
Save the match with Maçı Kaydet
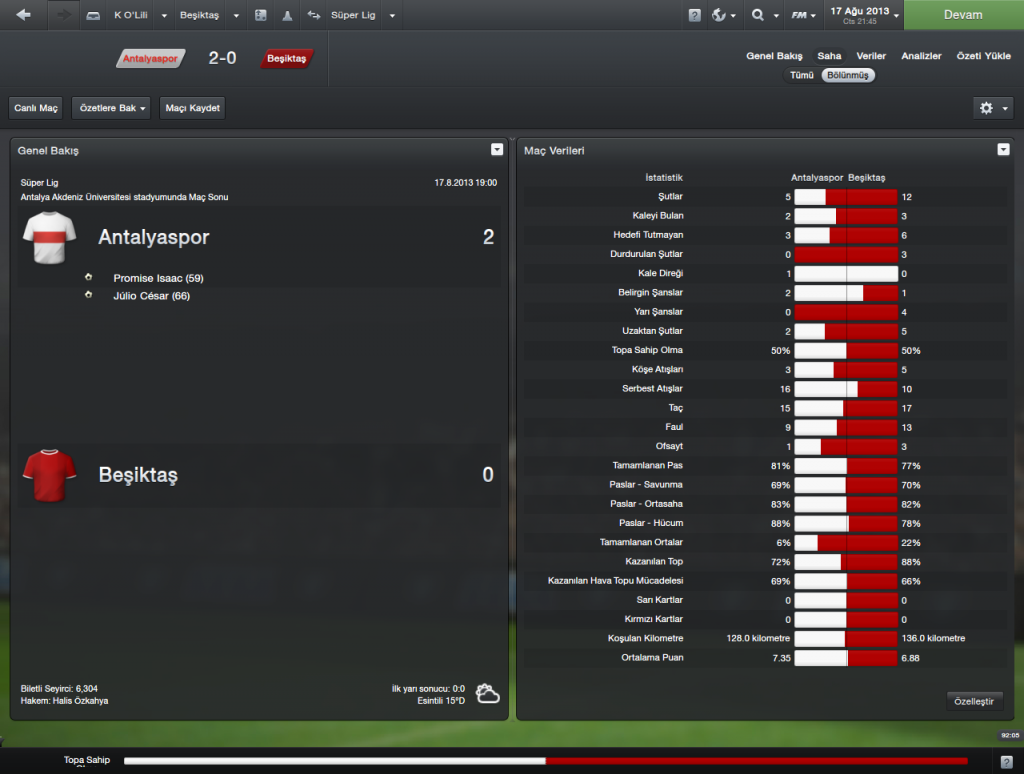pos(192,108)
